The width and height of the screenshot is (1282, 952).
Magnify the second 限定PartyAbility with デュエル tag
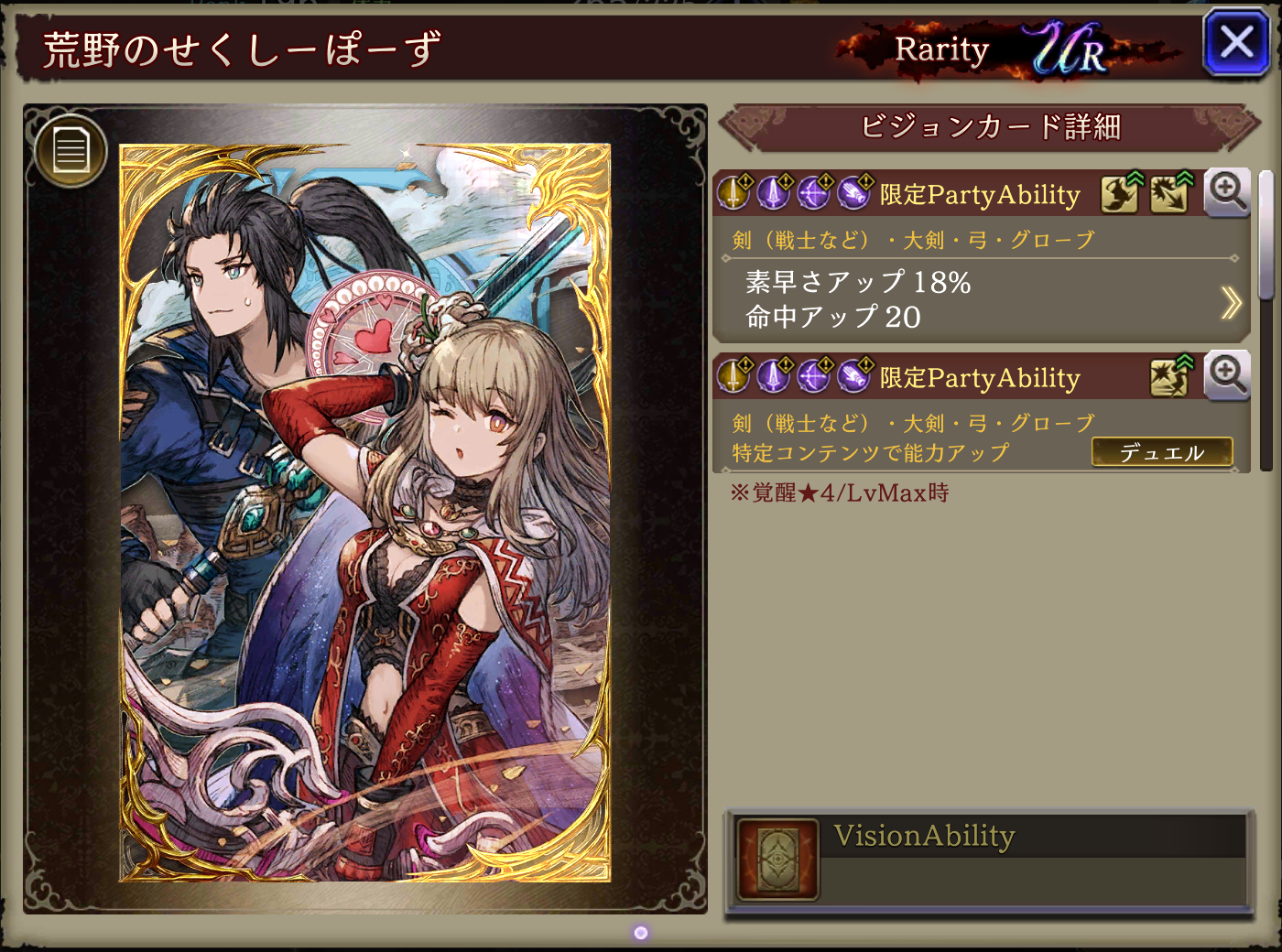pyautogui.click(x=1227, y=375)
